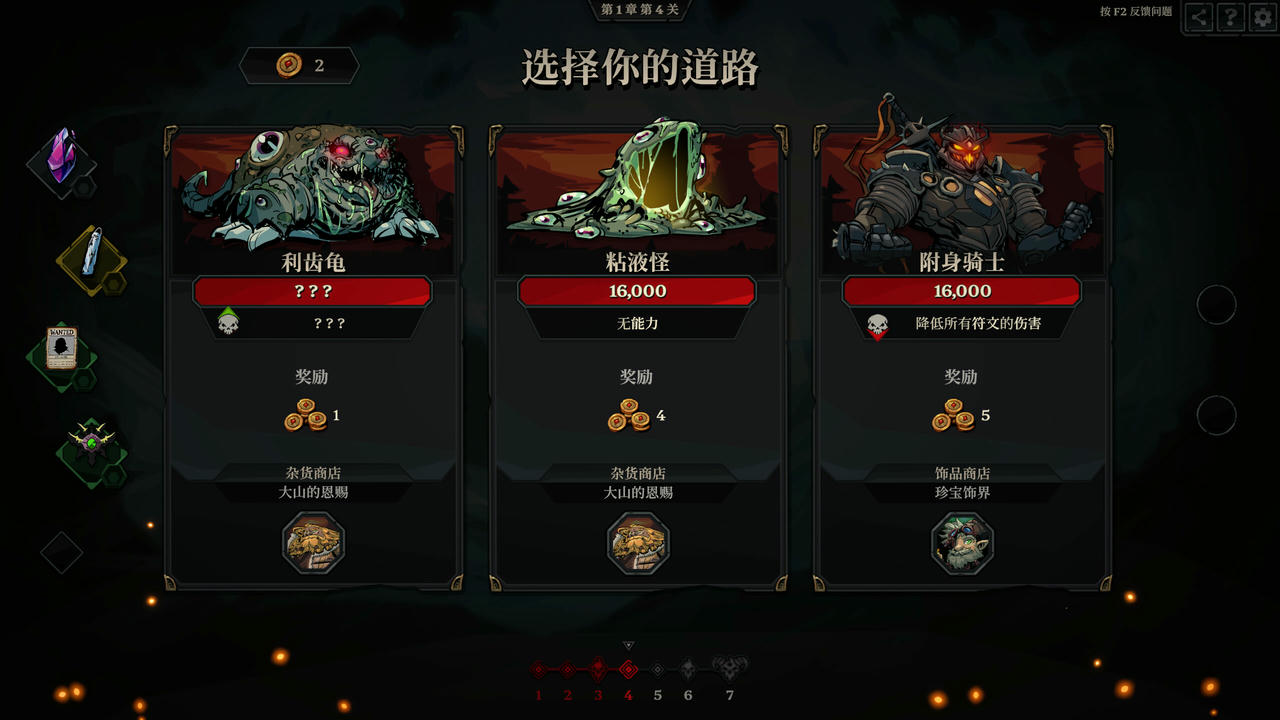This screenshot has height=720, width=1280.
Task: Click the red skull icon on 附身骑士 card
Action: (875, 322)
